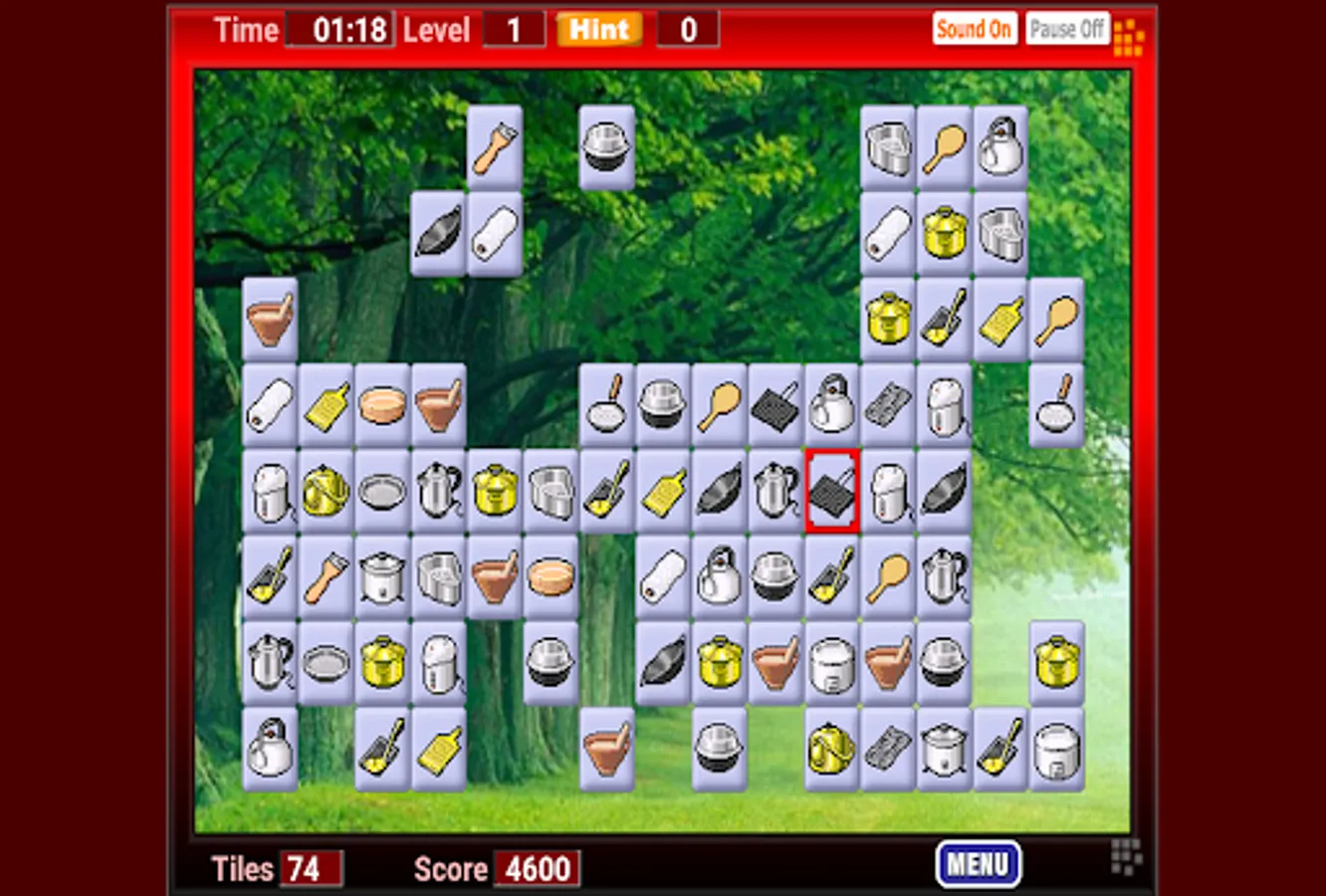The image size is (1326, 896).
Task: Click the Hint button
Action: [598, 29]
